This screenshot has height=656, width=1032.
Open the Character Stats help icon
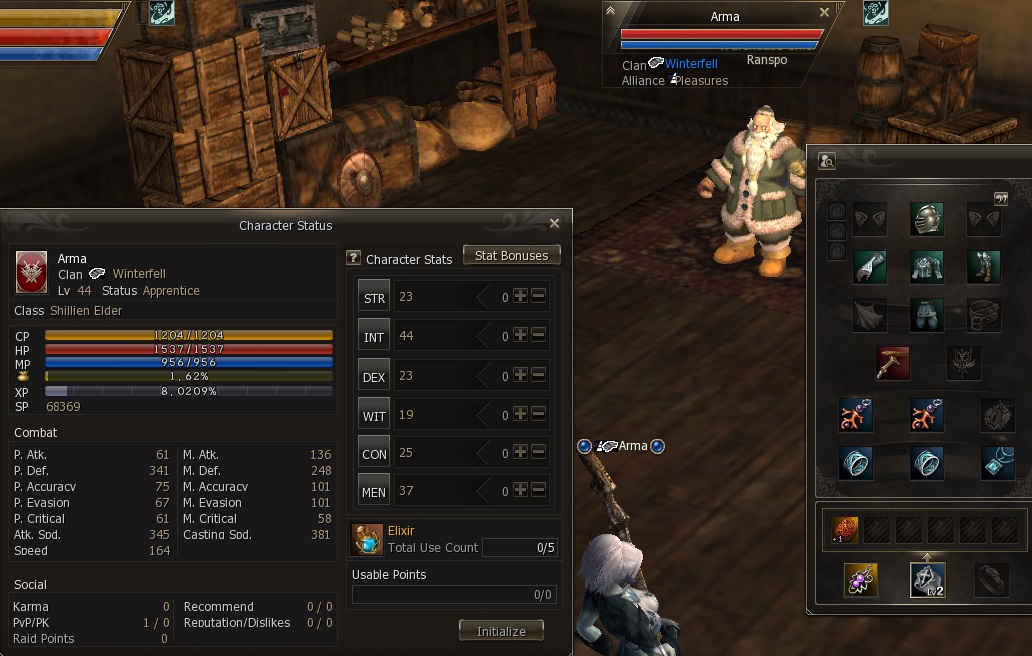tap(353, 258)
